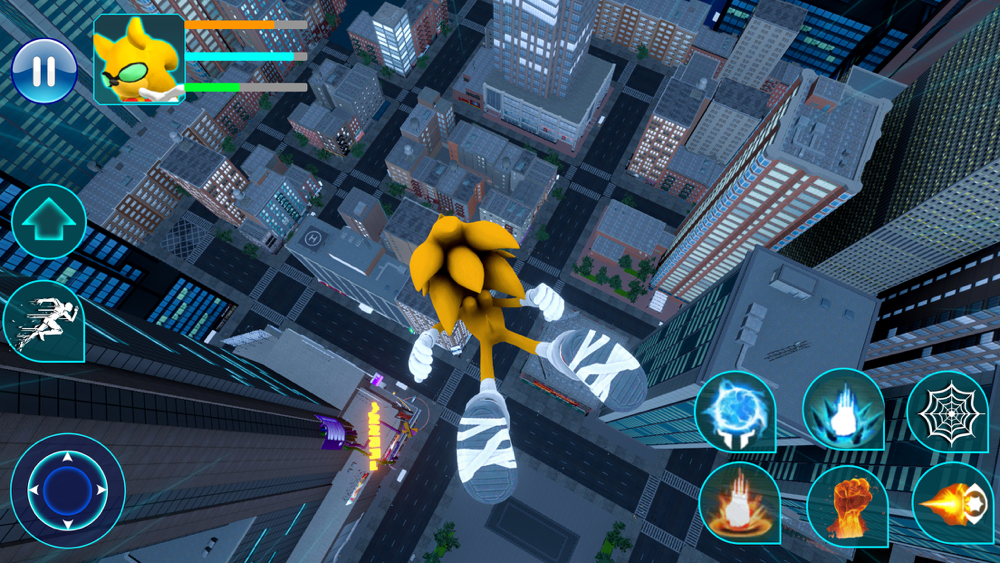This screenshot has height=563, width=1000.
Task: Tap the yellow hedgehog character portrait
Action: (138, 60)
